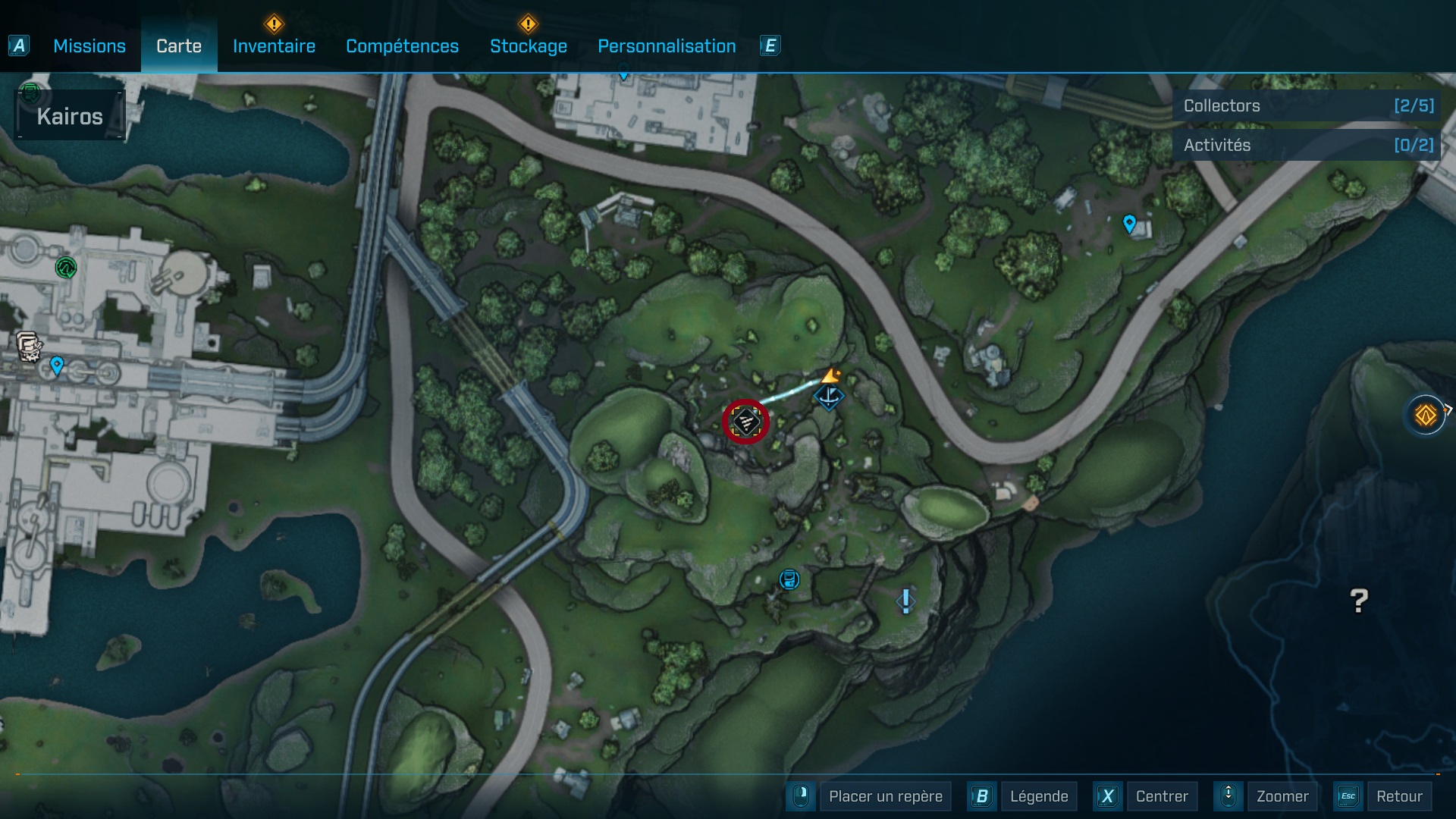Choose Placer un repère
The image size is (1456, 819).
coord(885,796)
